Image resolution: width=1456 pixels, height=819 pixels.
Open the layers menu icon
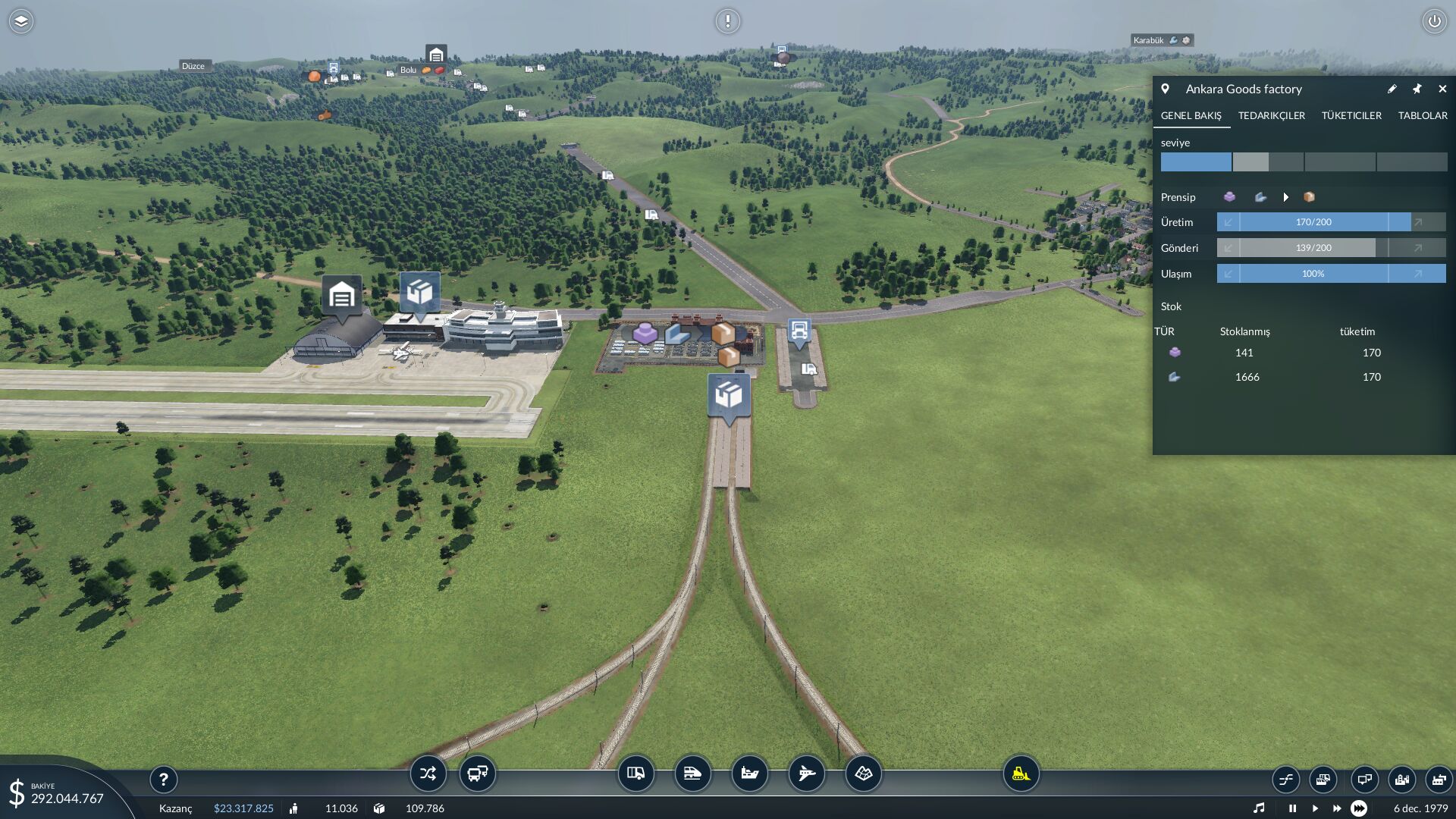[21, 21]
